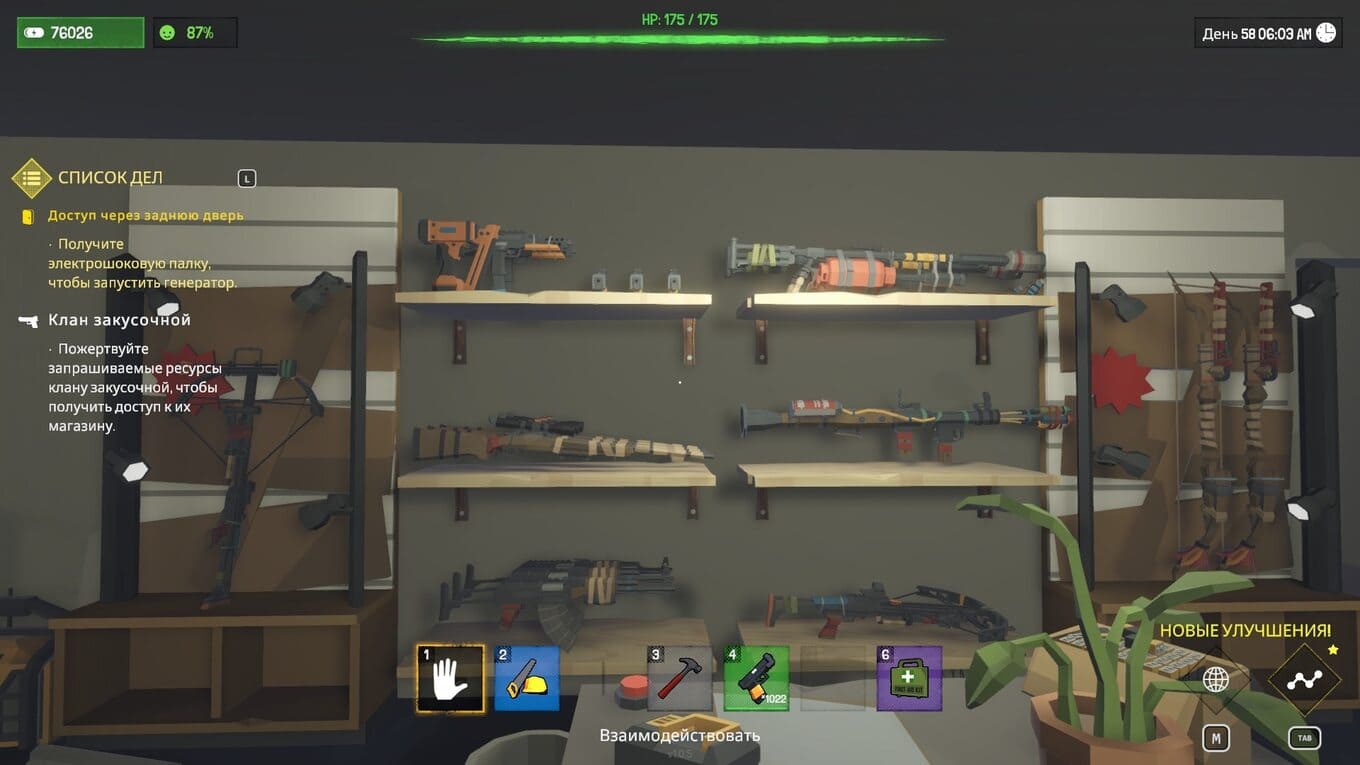The image size is (1360, 765).
Task: Open the upgrades graph icon
Action: point(1304,680)
